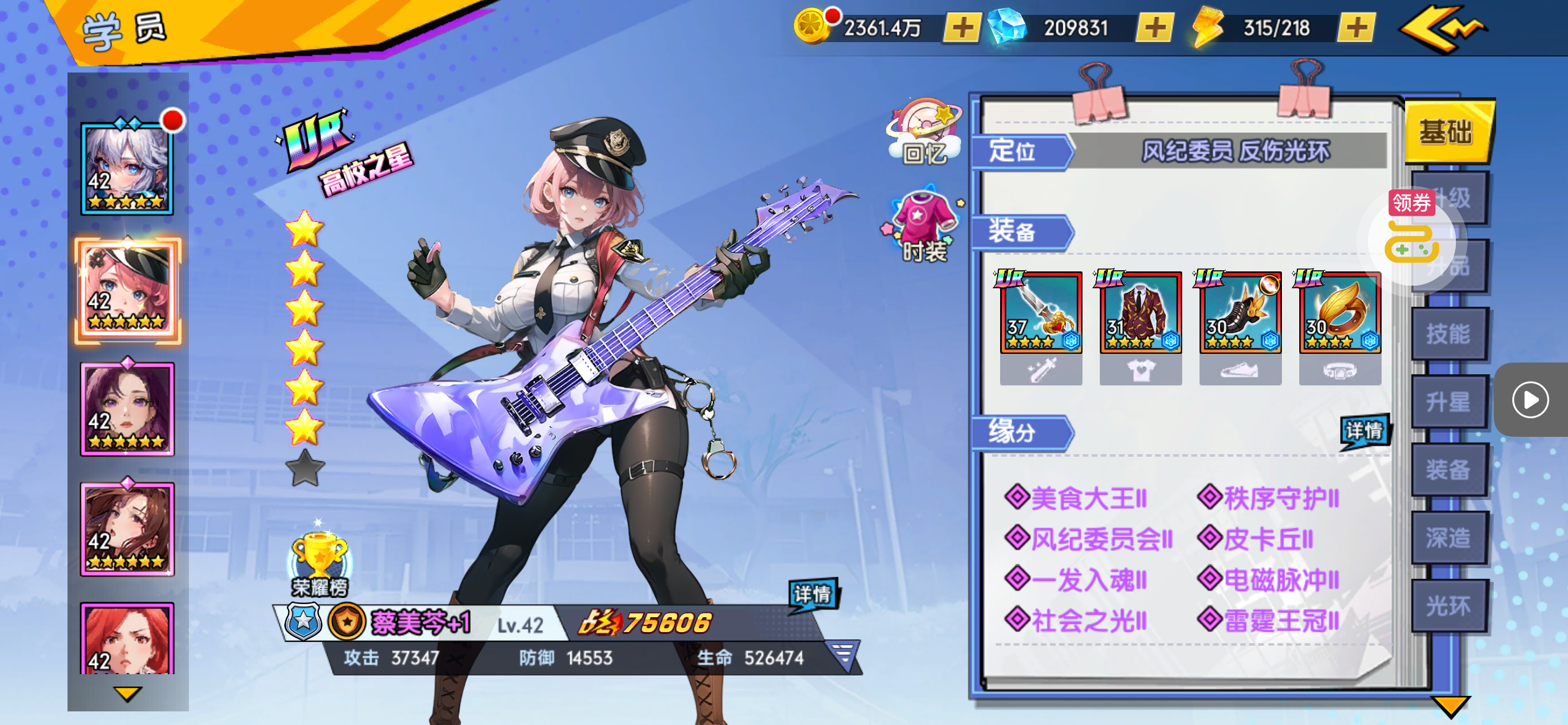
Task: Show 缘分 bond details
Action: (x=1364, y=431)
